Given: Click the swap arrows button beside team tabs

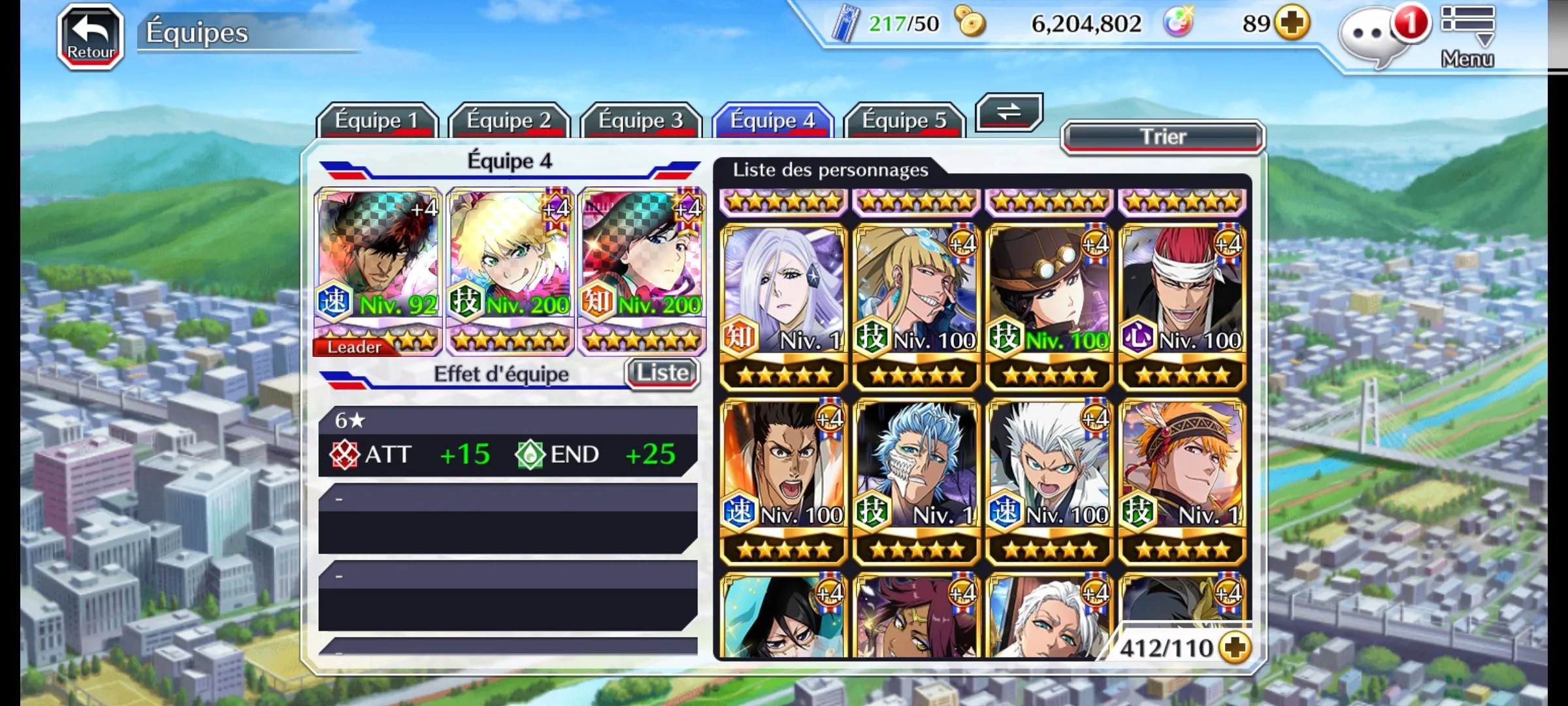Looking at the screenshot, I should click(1008, 112).
